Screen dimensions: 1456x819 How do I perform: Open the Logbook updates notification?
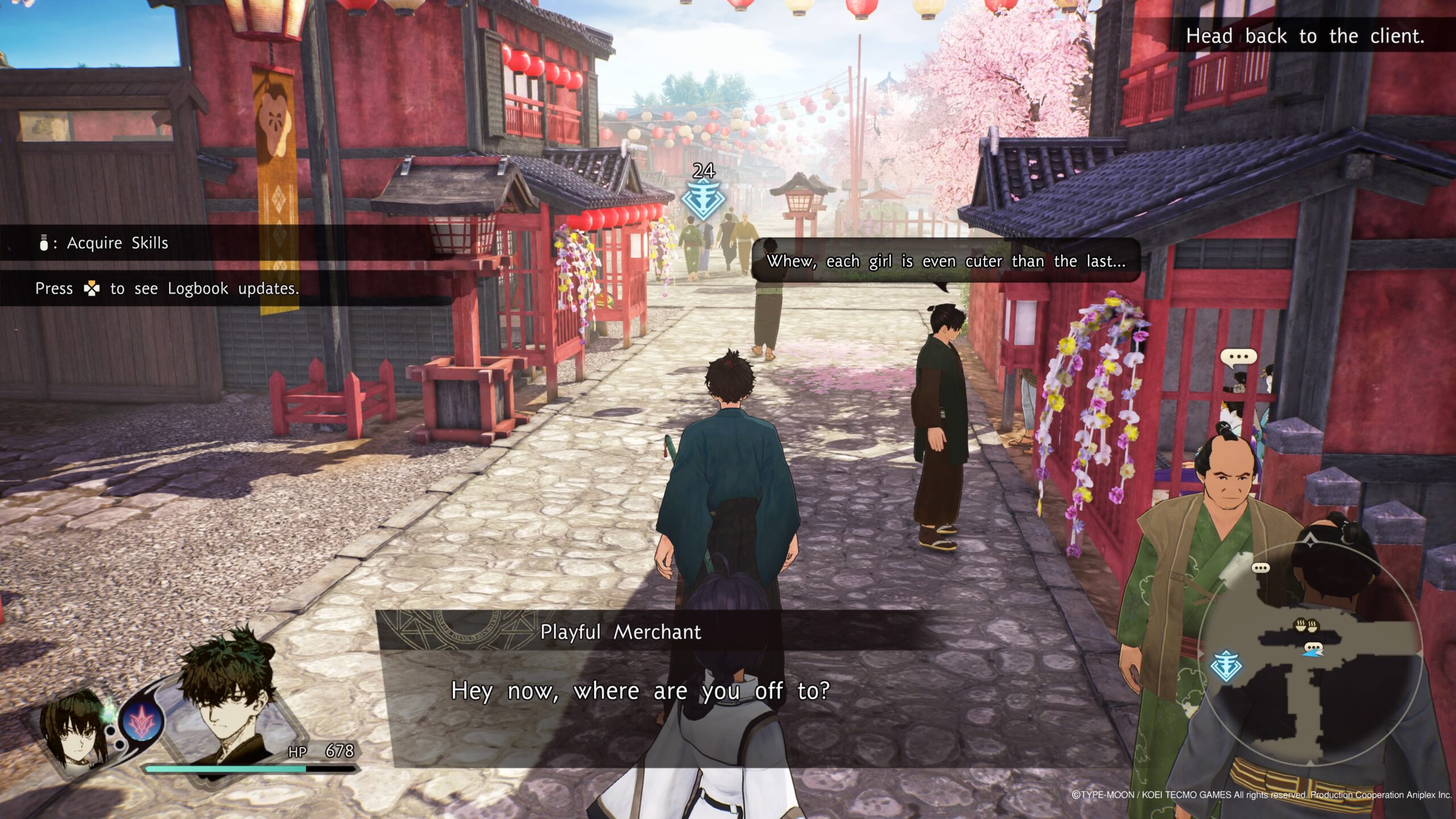pyautogui.click(x=167, y=289)
